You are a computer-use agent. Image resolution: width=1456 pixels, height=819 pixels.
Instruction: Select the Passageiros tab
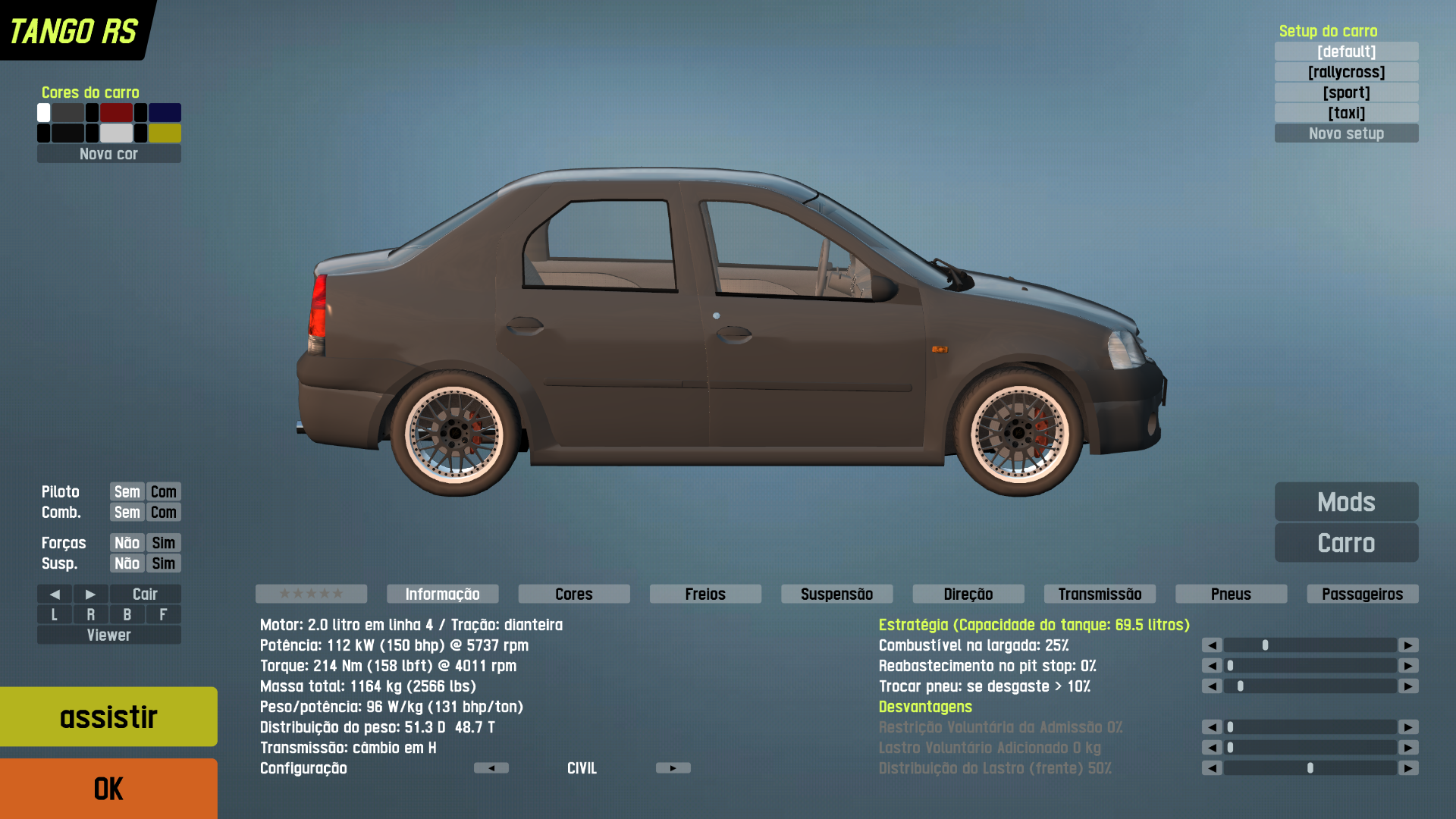1362,594
